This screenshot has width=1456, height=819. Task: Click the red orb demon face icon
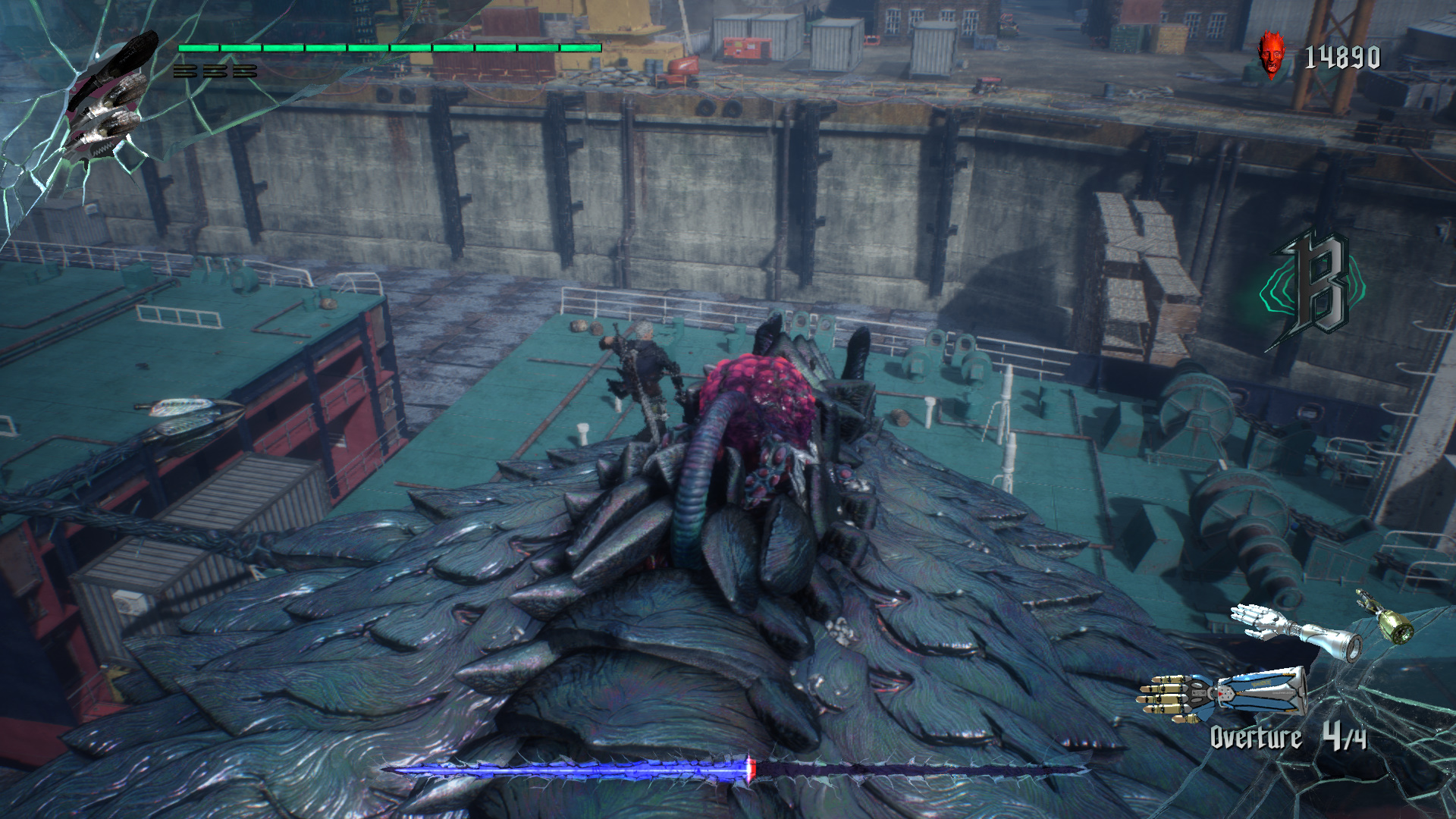pos(1272,55)
